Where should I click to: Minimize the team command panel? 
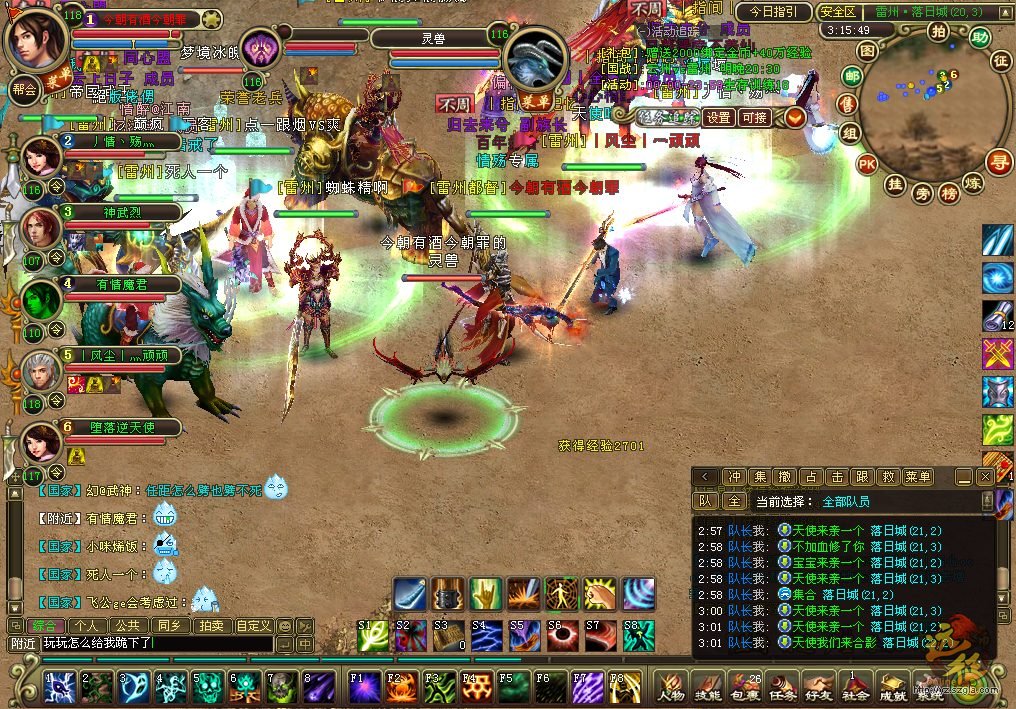coord(964,477)
